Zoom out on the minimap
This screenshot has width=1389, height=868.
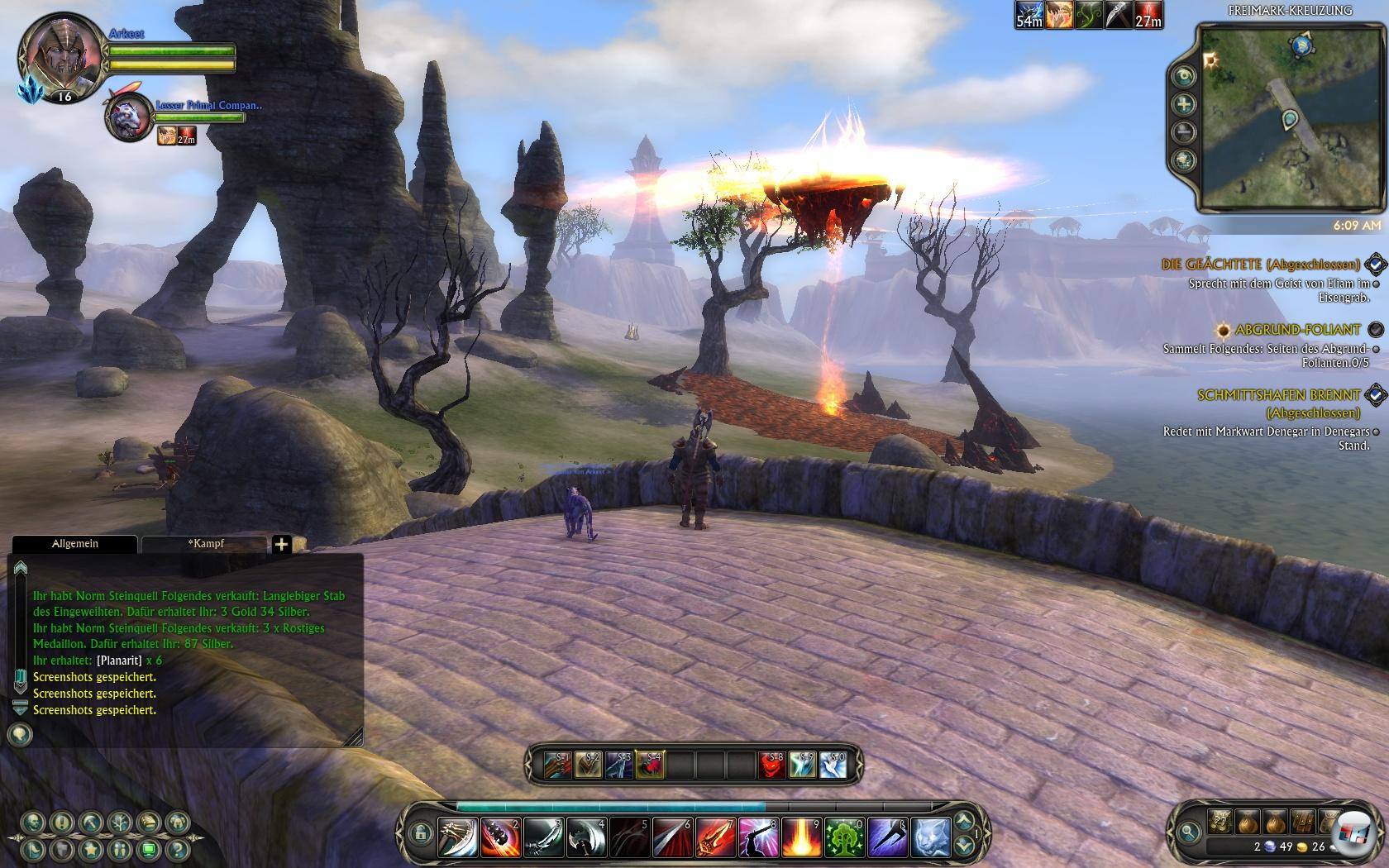1184,131
